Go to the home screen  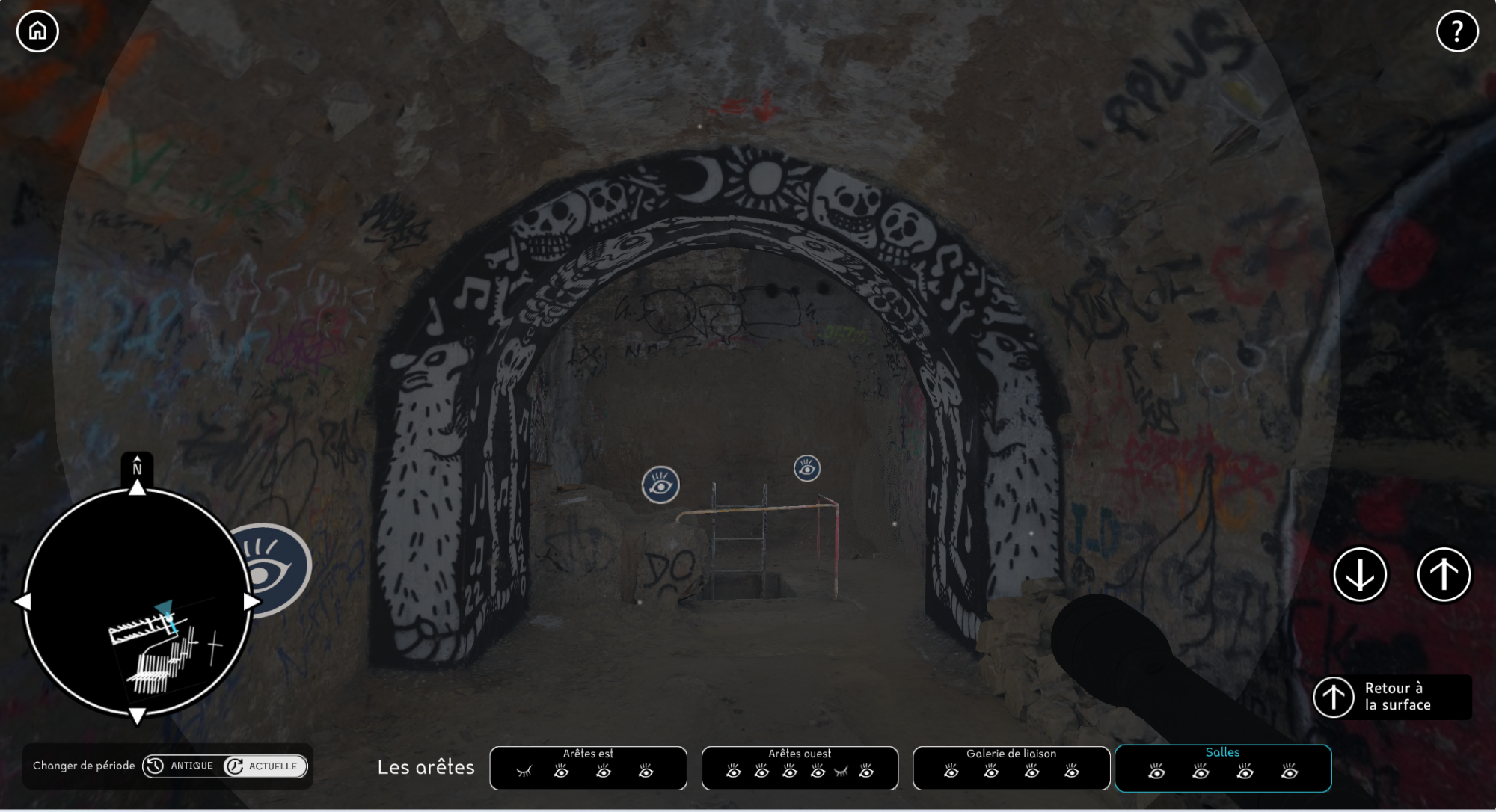pyautogui.click(x=37, y=31)
